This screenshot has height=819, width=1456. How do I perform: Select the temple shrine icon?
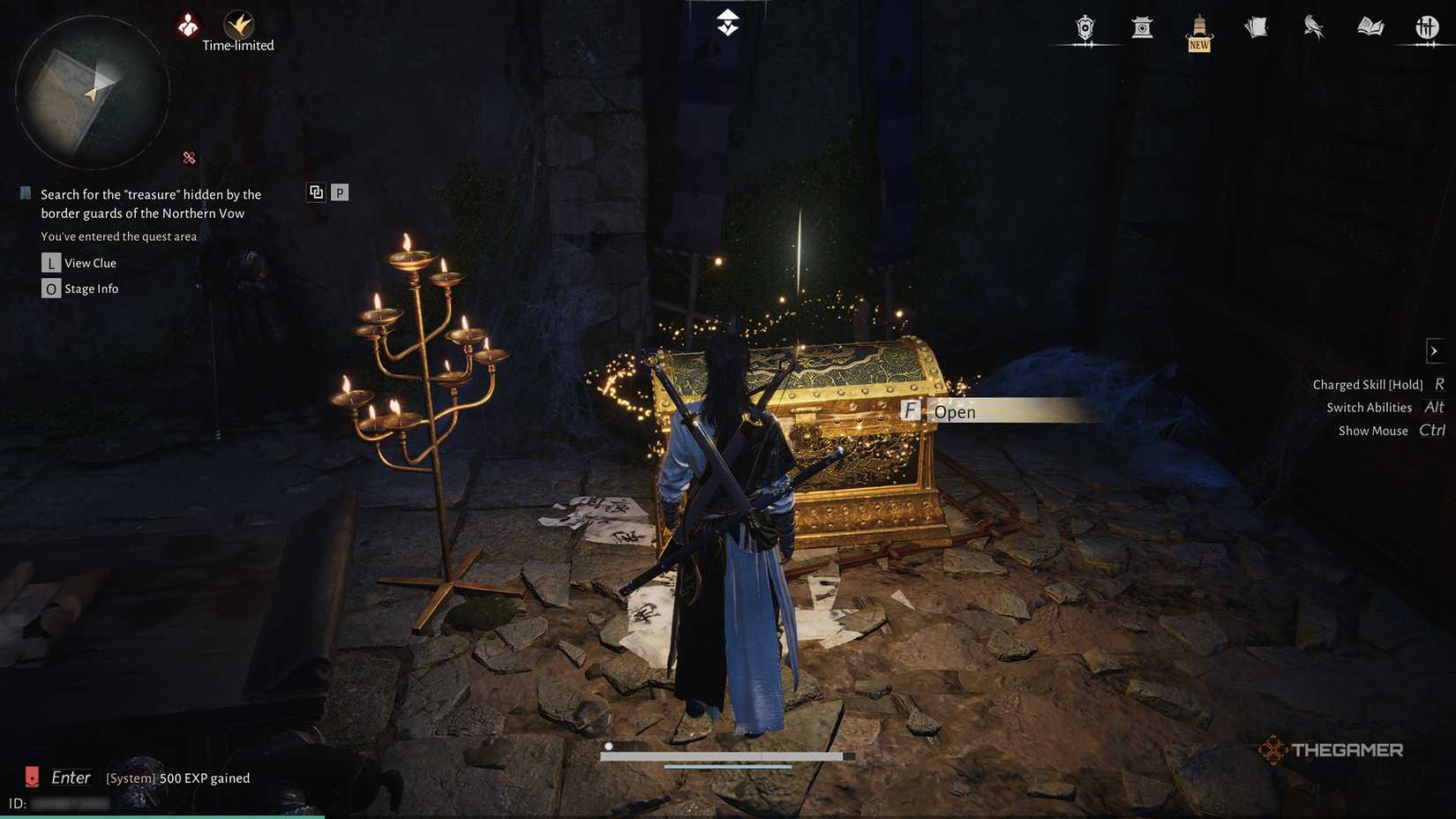pyautogui.click(x=1142, y=28)
